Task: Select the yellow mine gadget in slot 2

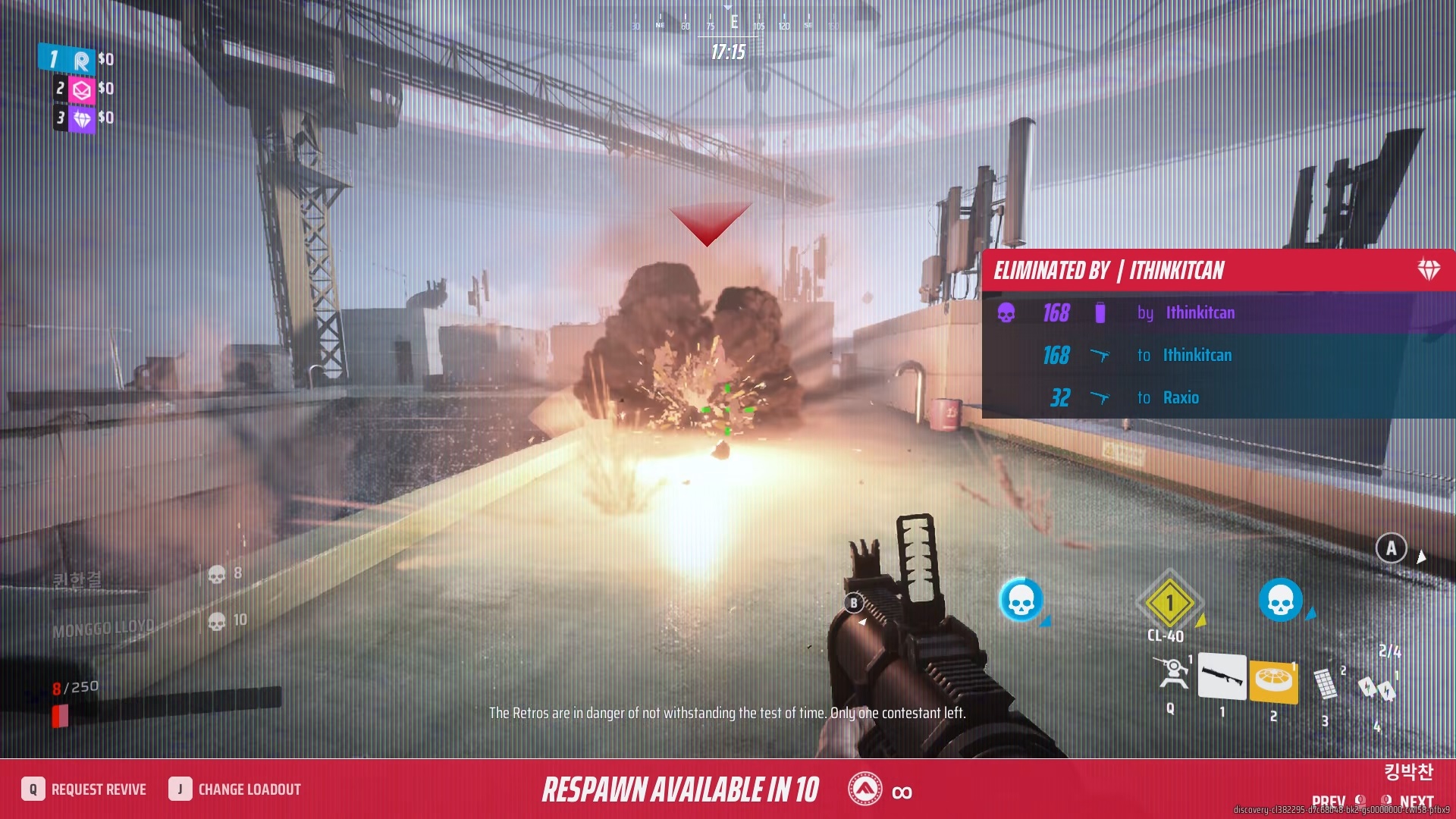Action: (1272, 680)
